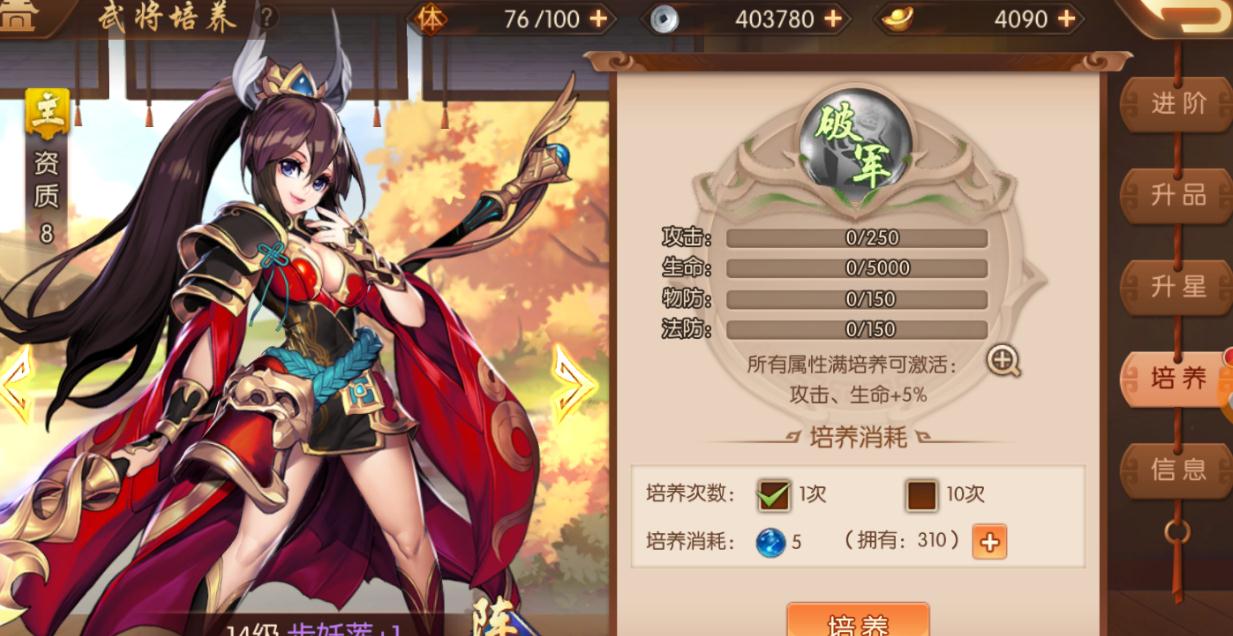Buy more silver coins with plus
1233x636 pixels.
[832, 19]
